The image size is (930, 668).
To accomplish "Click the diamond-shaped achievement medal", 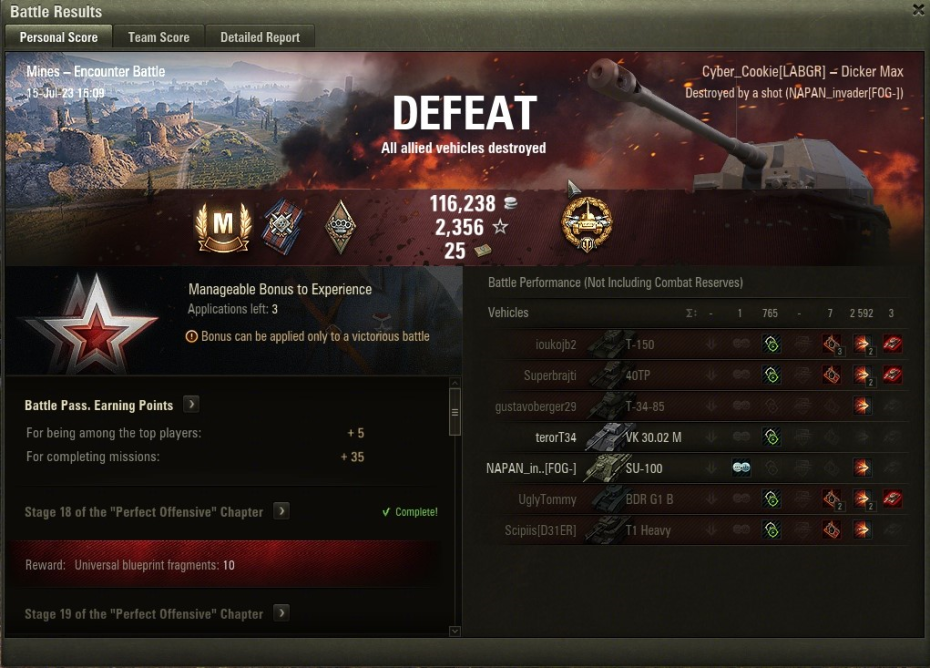I will 341,227.
